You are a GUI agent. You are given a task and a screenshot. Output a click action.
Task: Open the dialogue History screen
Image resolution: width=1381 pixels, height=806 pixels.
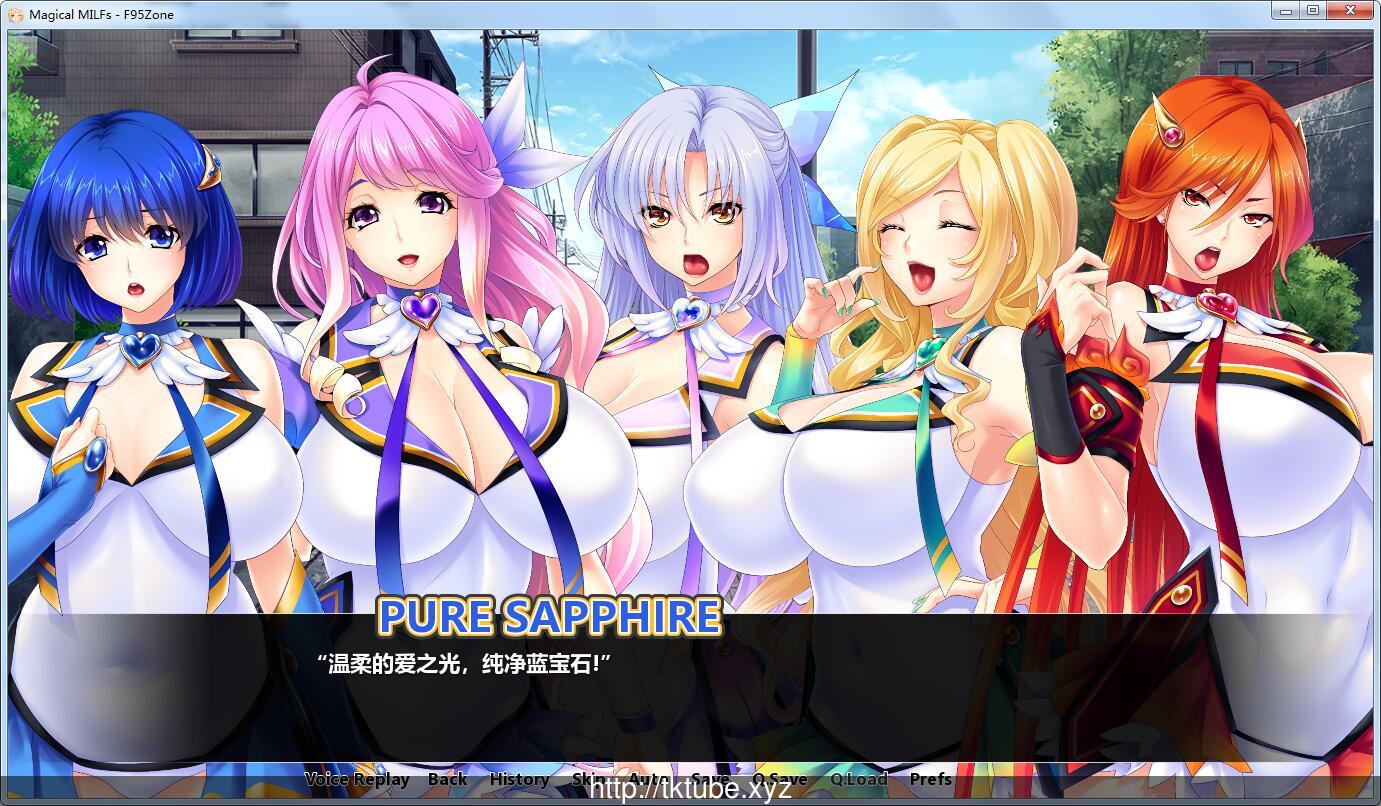[x=518, y=778]
